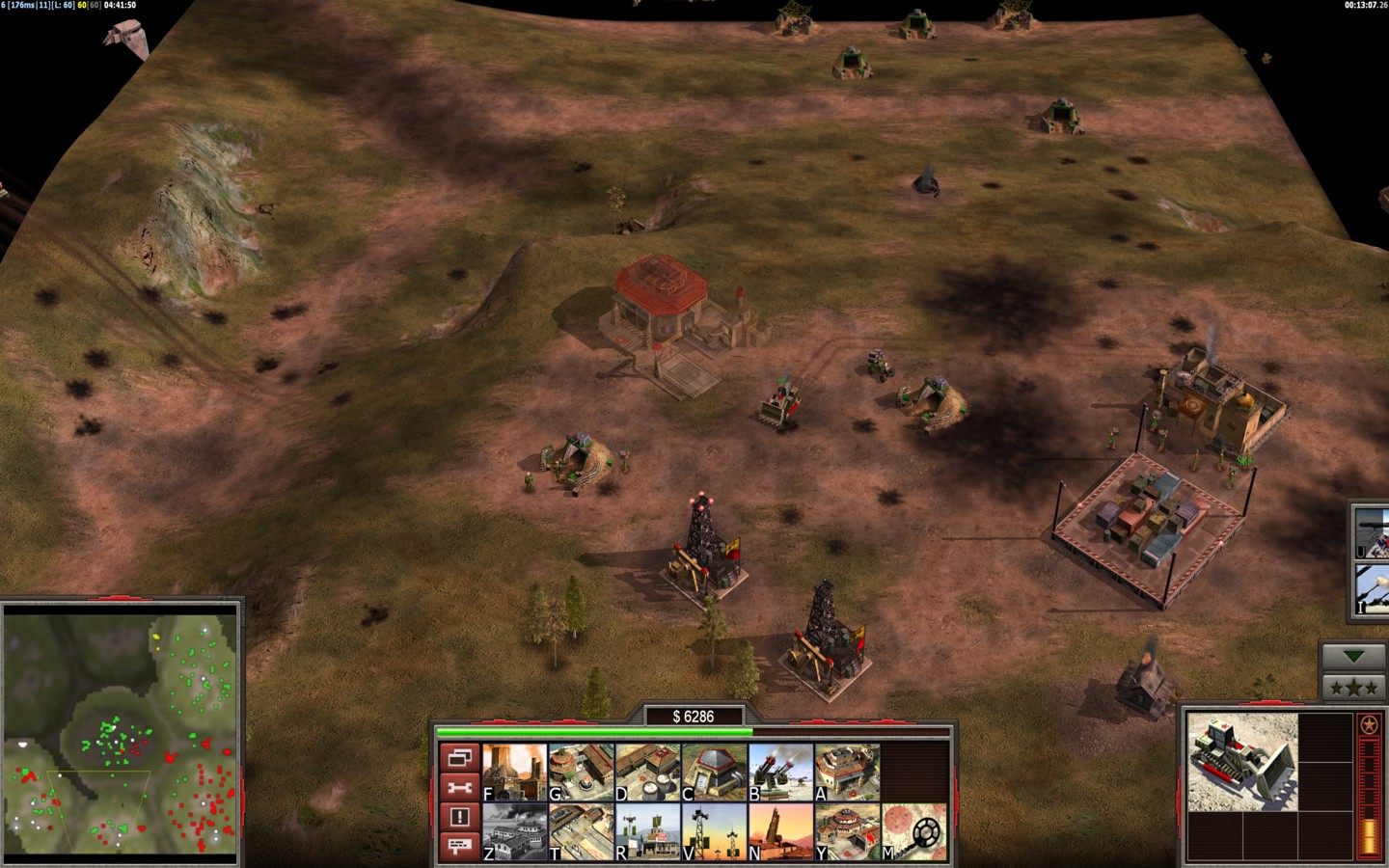Select the Nuclear Missile silo icon marked N
This screenshot has width=1389, height=868.
pyautogui.click(x=780, y=832)
